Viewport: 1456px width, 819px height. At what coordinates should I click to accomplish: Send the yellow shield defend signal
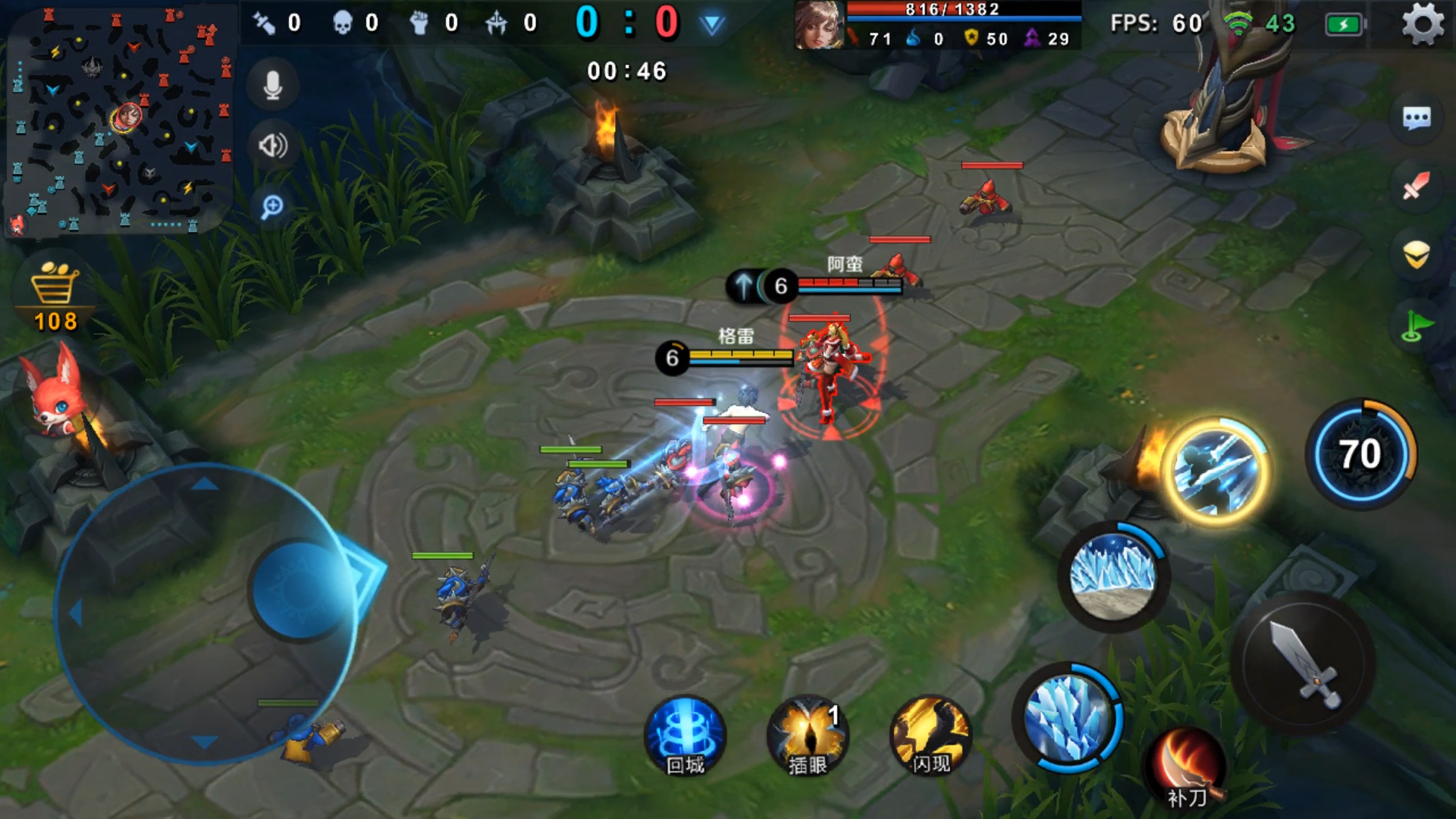click(1416, 255)
